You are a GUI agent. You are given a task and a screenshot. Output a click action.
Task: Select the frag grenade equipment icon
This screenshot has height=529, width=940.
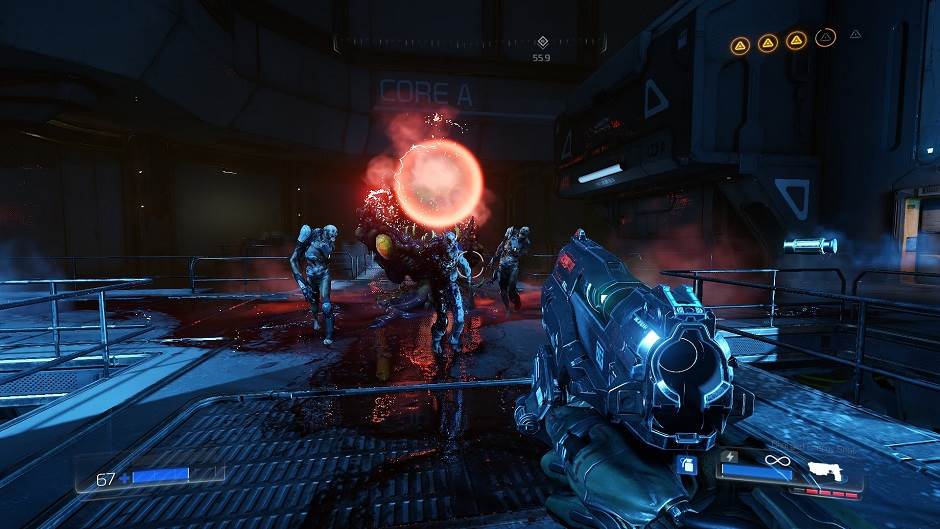[x=687, y=464]
